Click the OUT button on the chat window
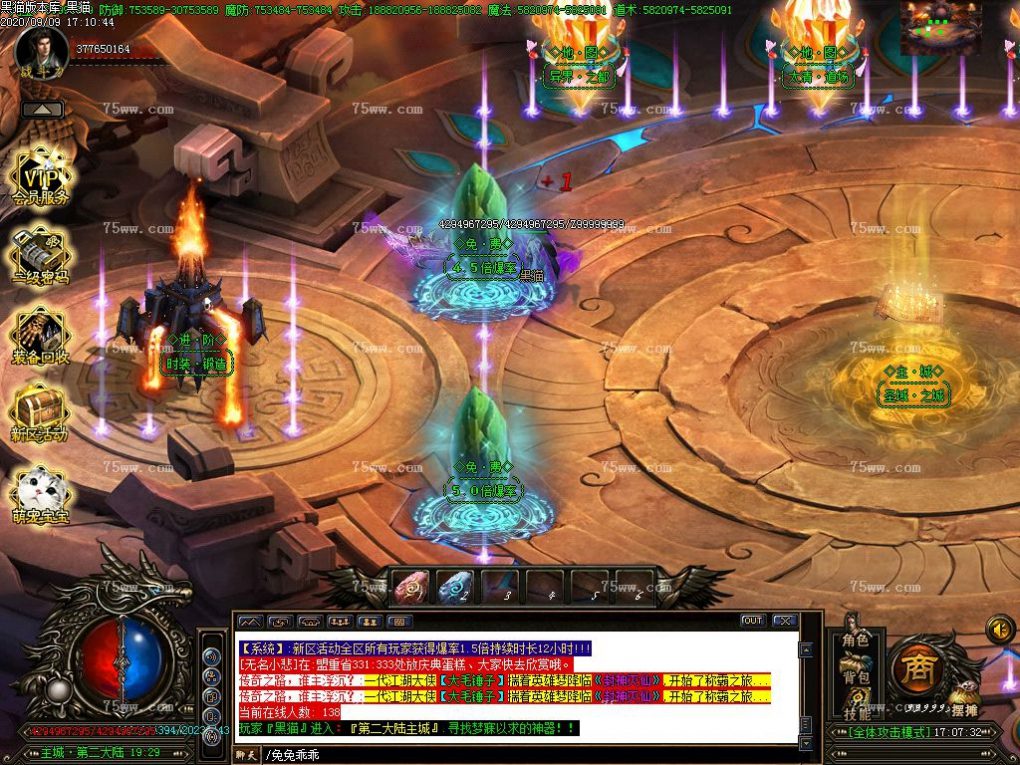The width and height of the screenshot is (1020, 765). (752, 621)
